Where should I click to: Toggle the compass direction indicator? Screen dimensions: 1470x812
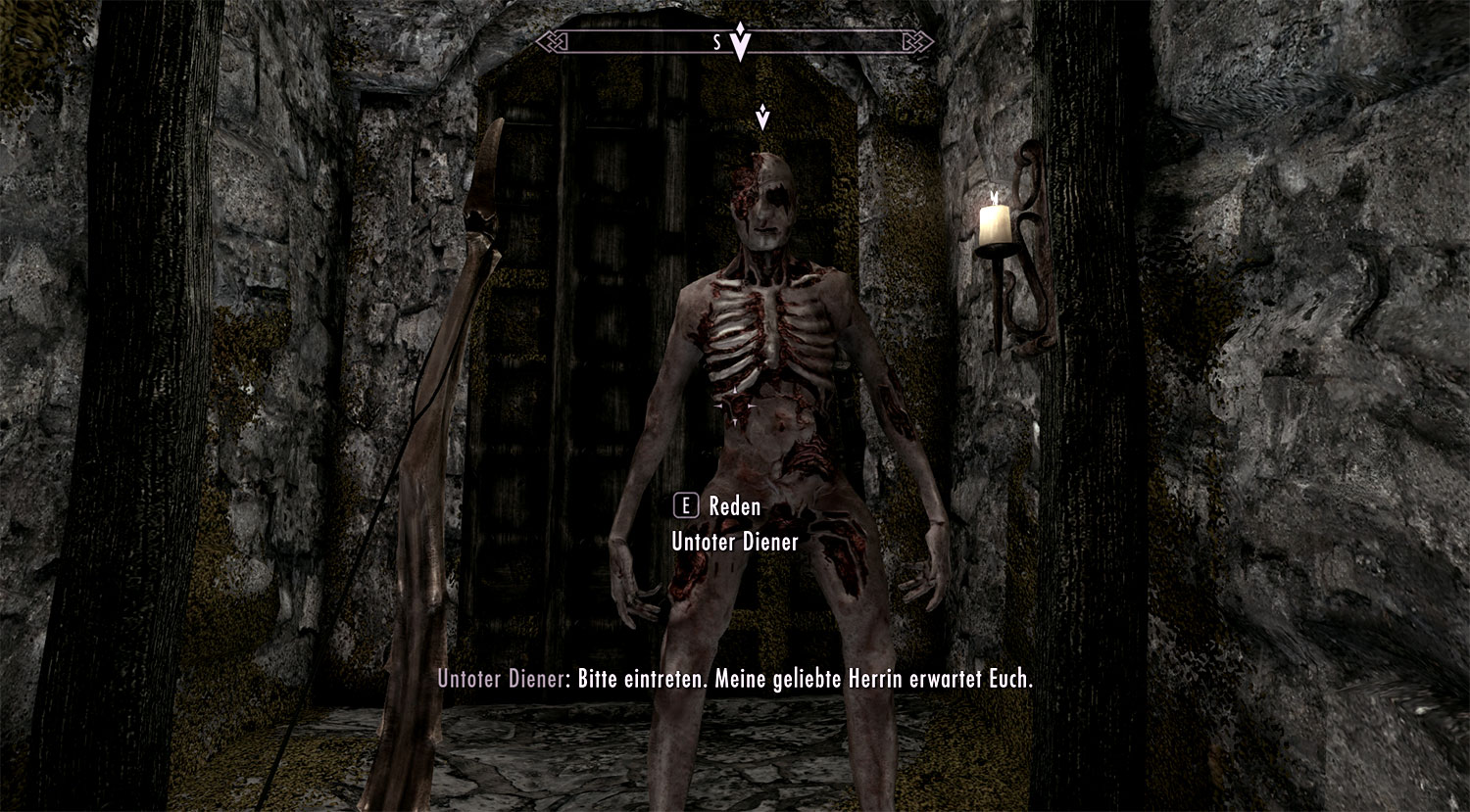coord(742,42)
